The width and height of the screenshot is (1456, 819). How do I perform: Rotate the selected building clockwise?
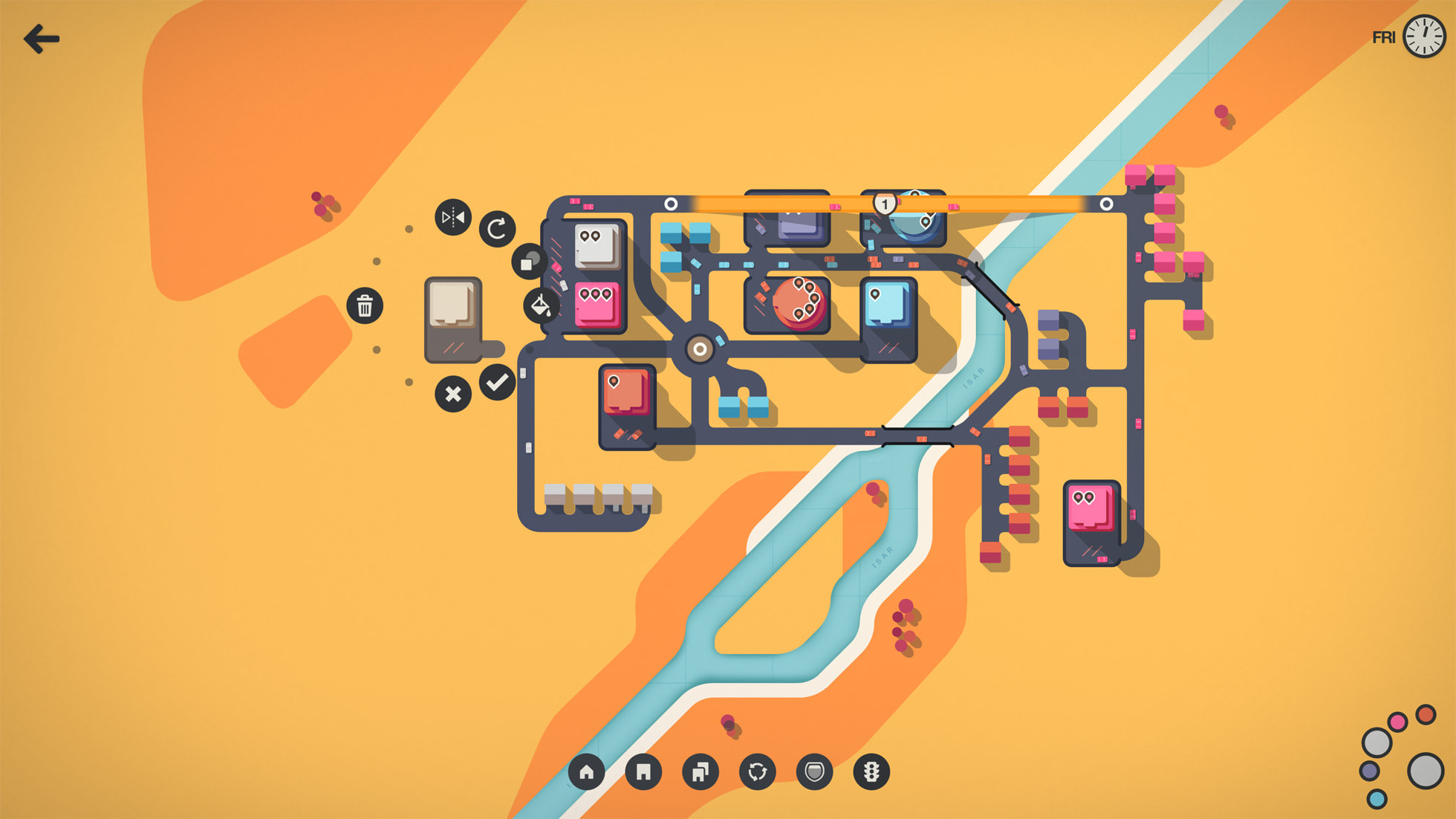click(497, 229)
